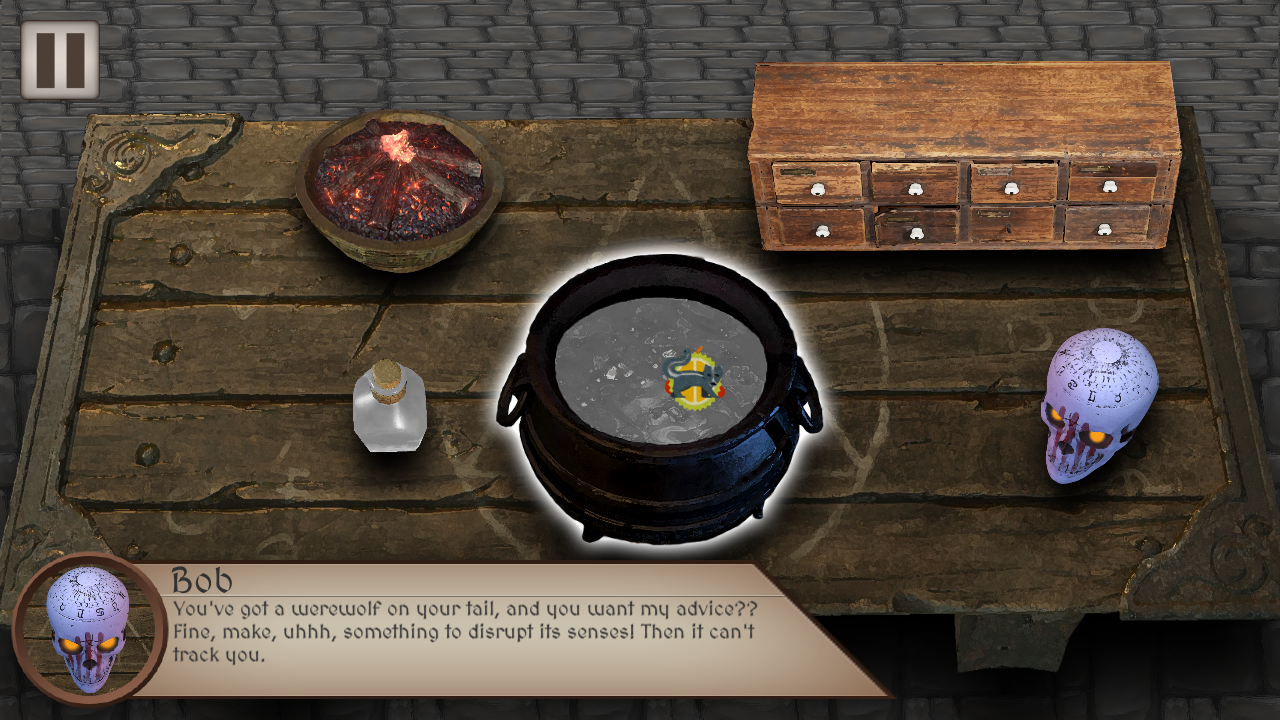Click Bob's skull portrait in the dialogue
1280x720 pixels.
88,630
